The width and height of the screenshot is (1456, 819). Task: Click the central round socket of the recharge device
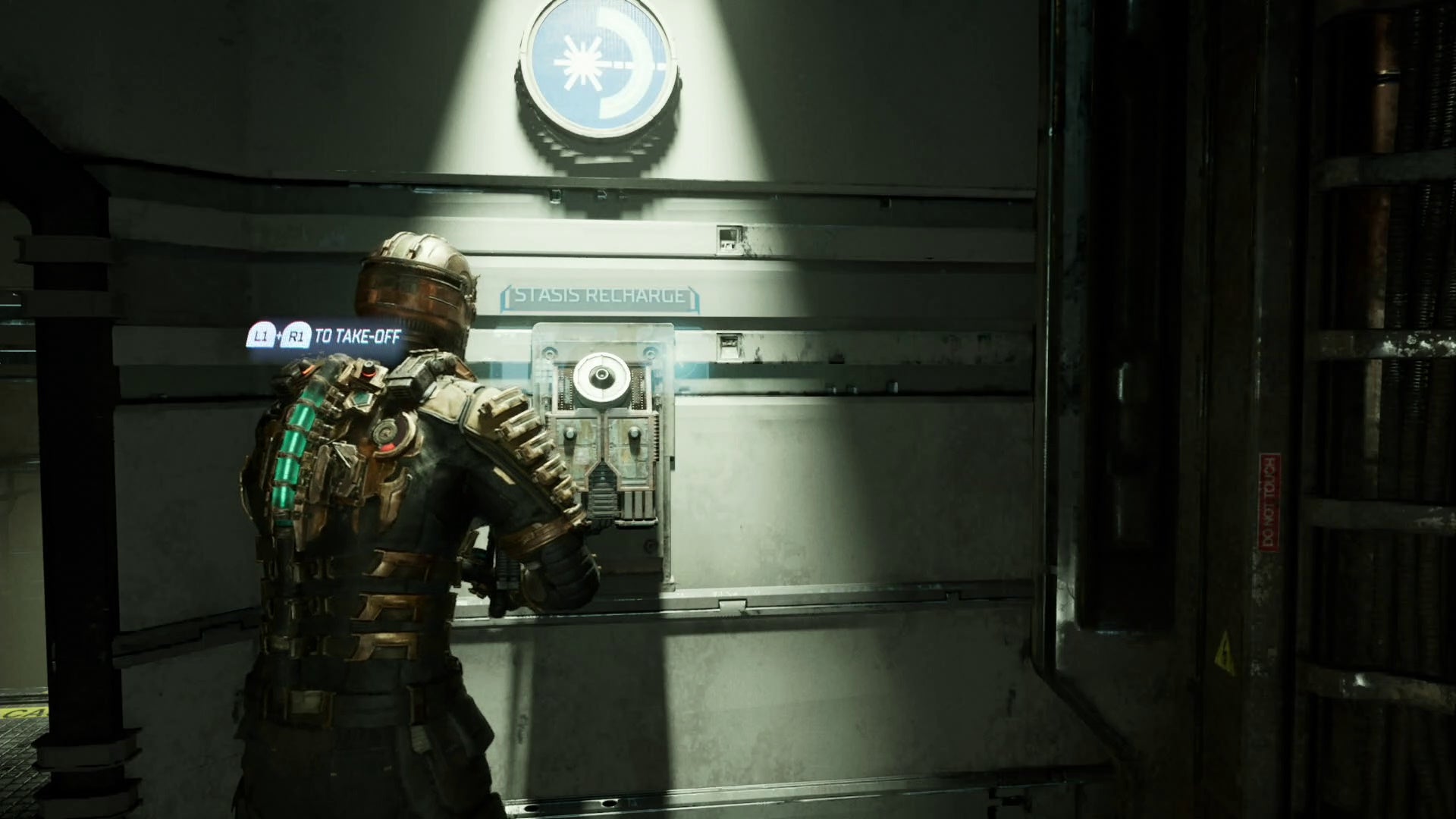[x=601, y=375]
